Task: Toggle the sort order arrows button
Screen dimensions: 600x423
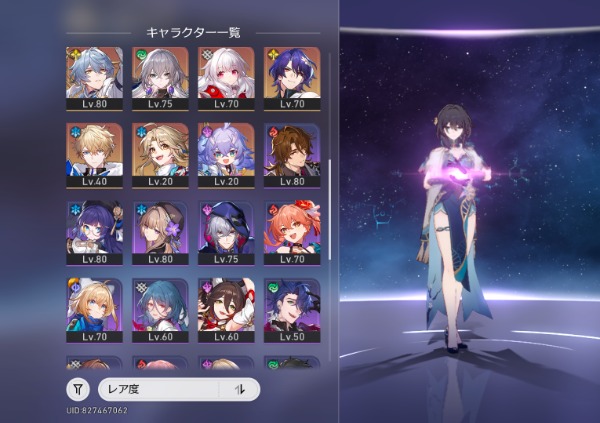Action: pos(239,390)
